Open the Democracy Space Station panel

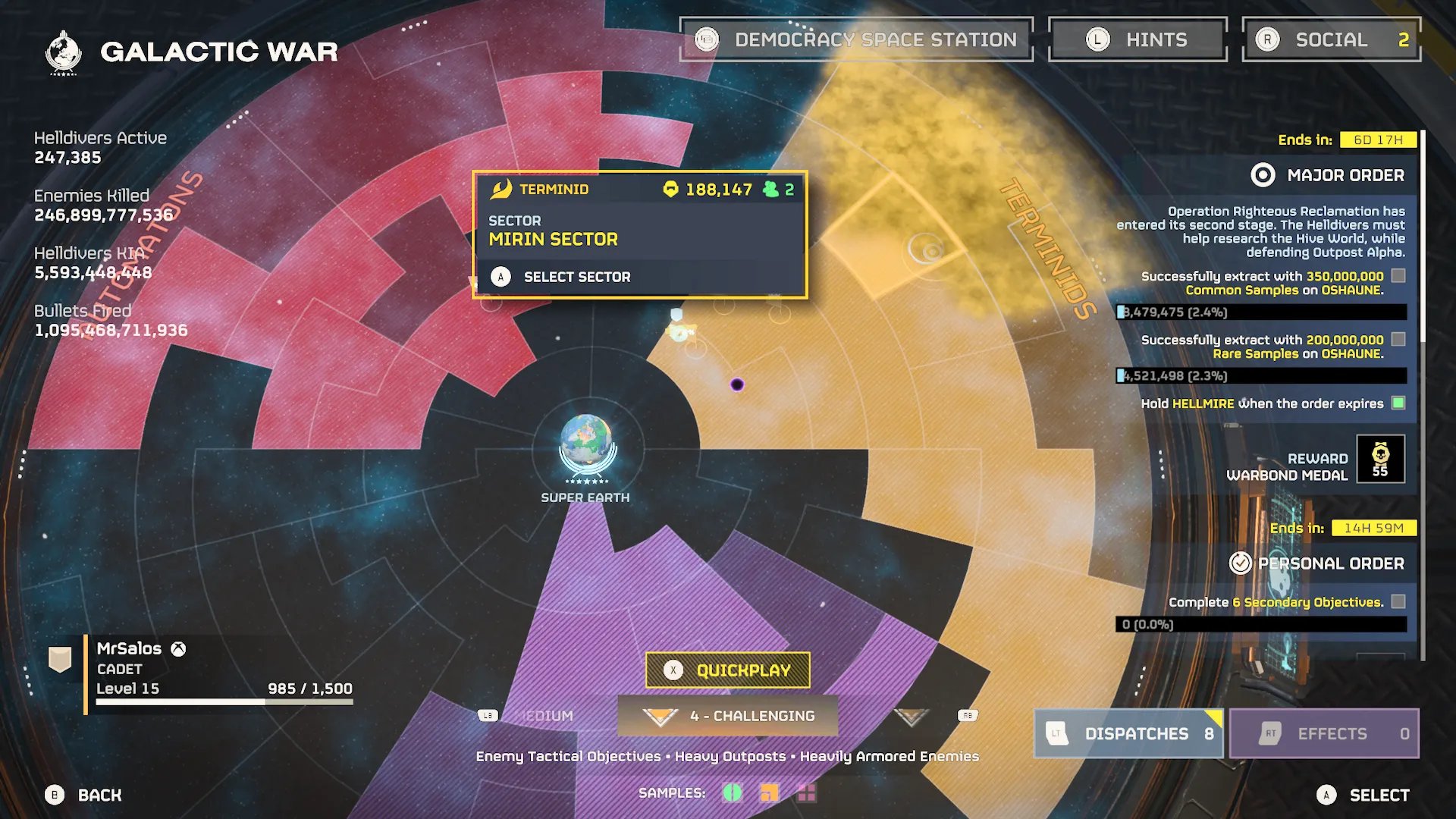857,39
